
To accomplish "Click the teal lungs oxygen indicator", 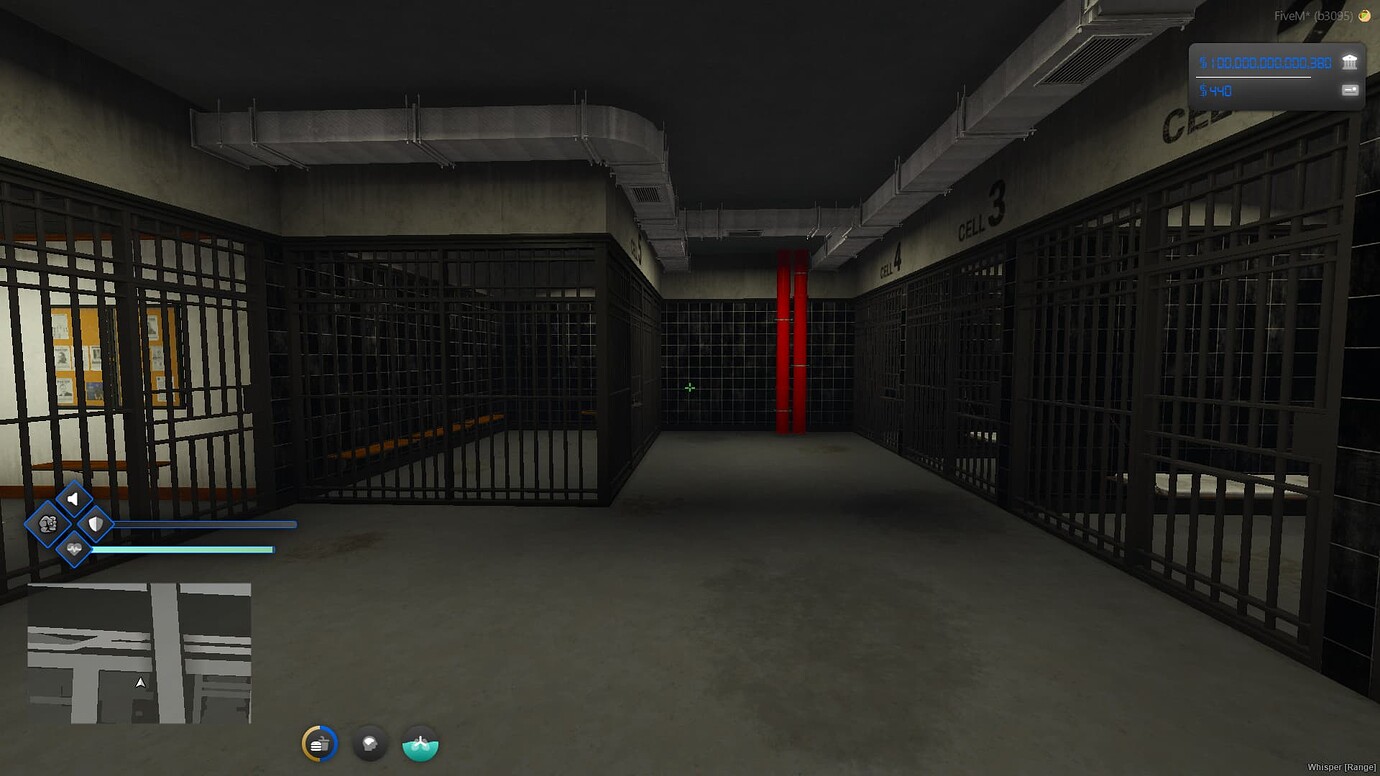I will tap(420, 744).
